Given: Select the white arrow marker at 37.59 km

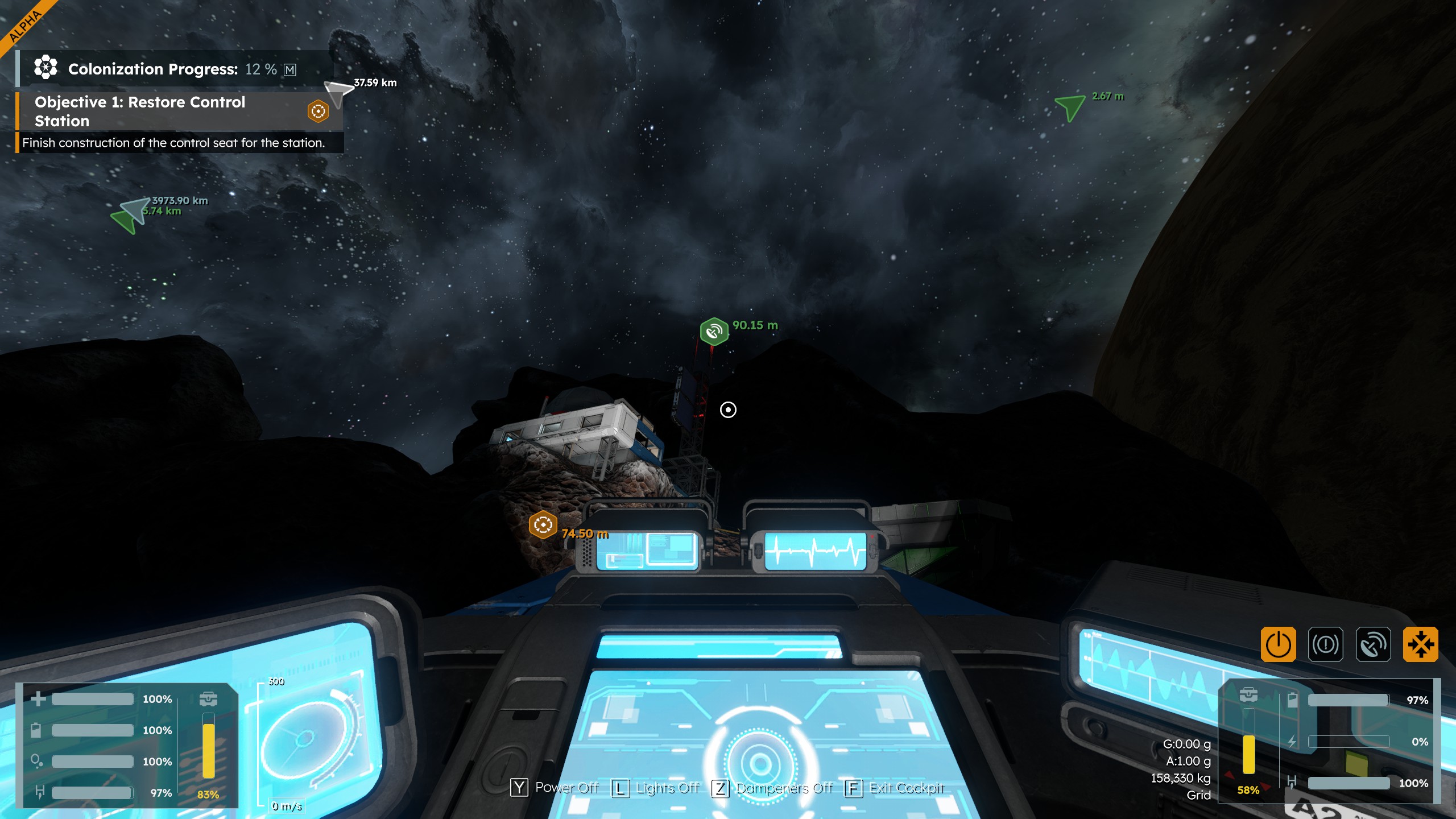Looking at the screenshot, I should click(338, 91).
